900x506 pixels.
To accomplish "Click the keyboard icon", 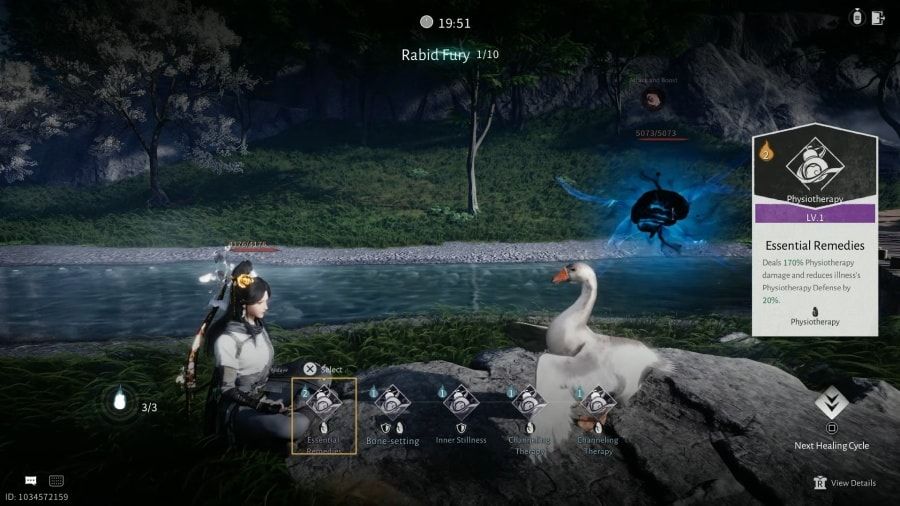I will point(56,481).
